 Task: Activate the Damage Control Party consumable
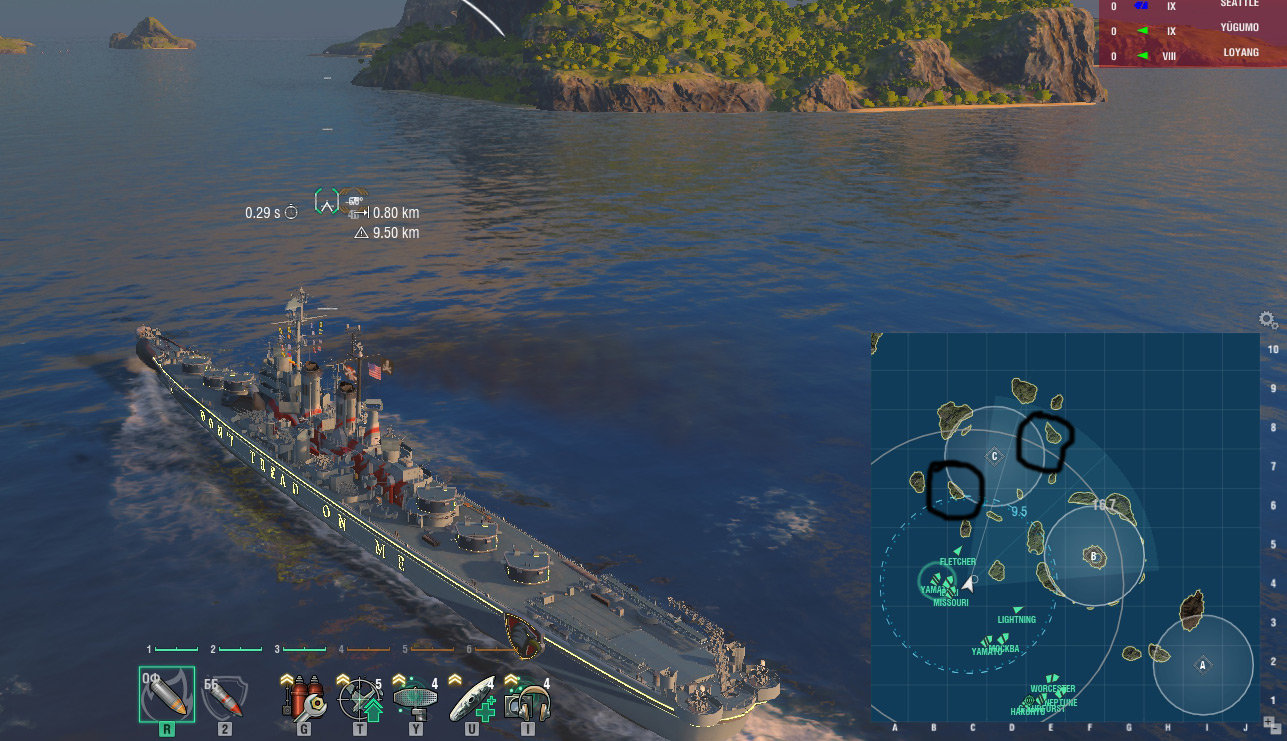tap(303, 697)
